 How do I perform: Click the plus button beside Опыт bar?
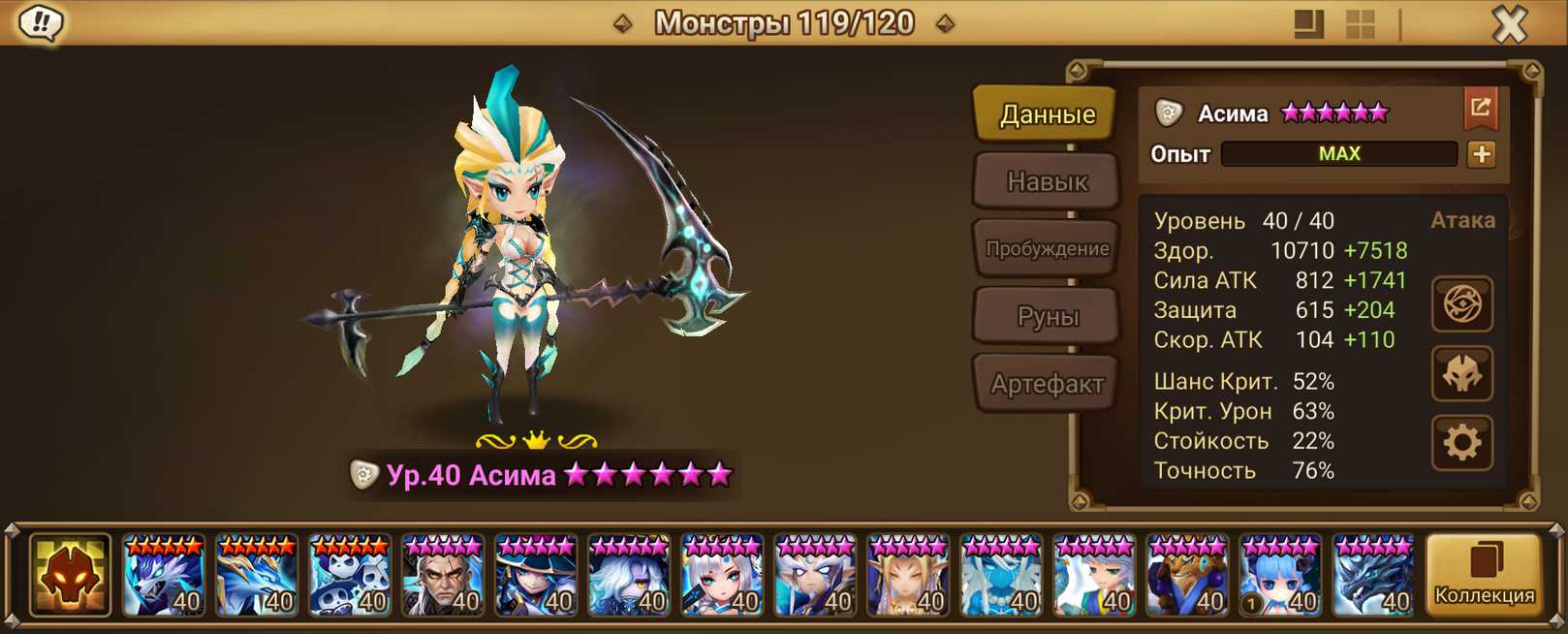(1481, 154)
